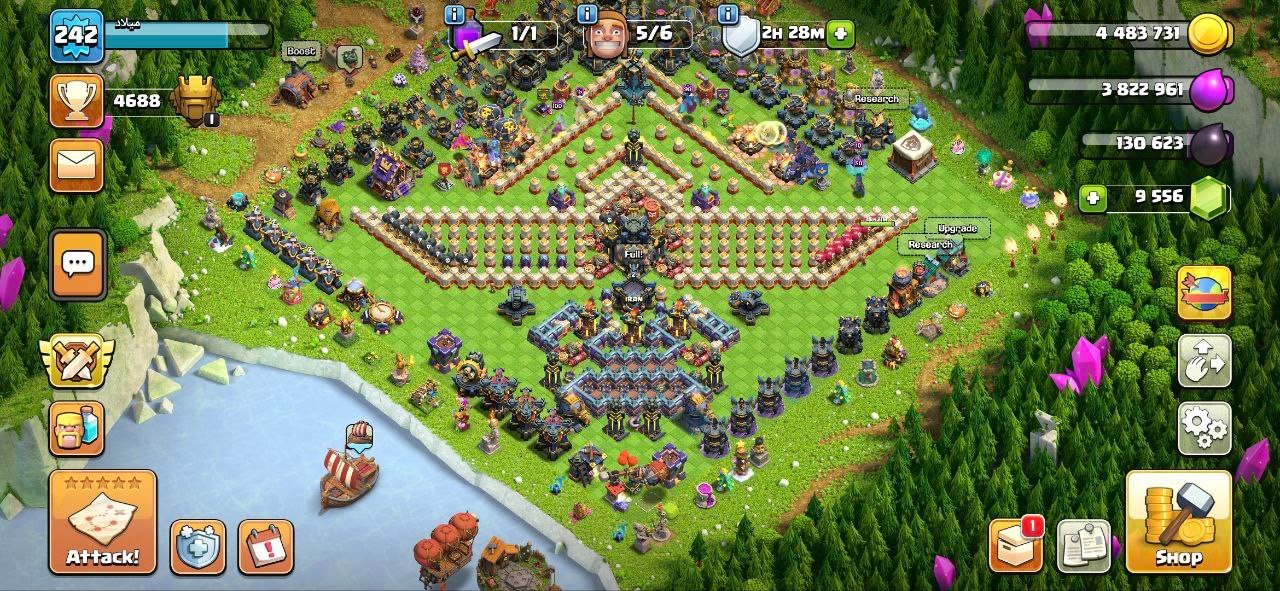Show info for the 1/1 laboratory slot
This screenshot has width=1280, height=591.
(x=455, y=14)
